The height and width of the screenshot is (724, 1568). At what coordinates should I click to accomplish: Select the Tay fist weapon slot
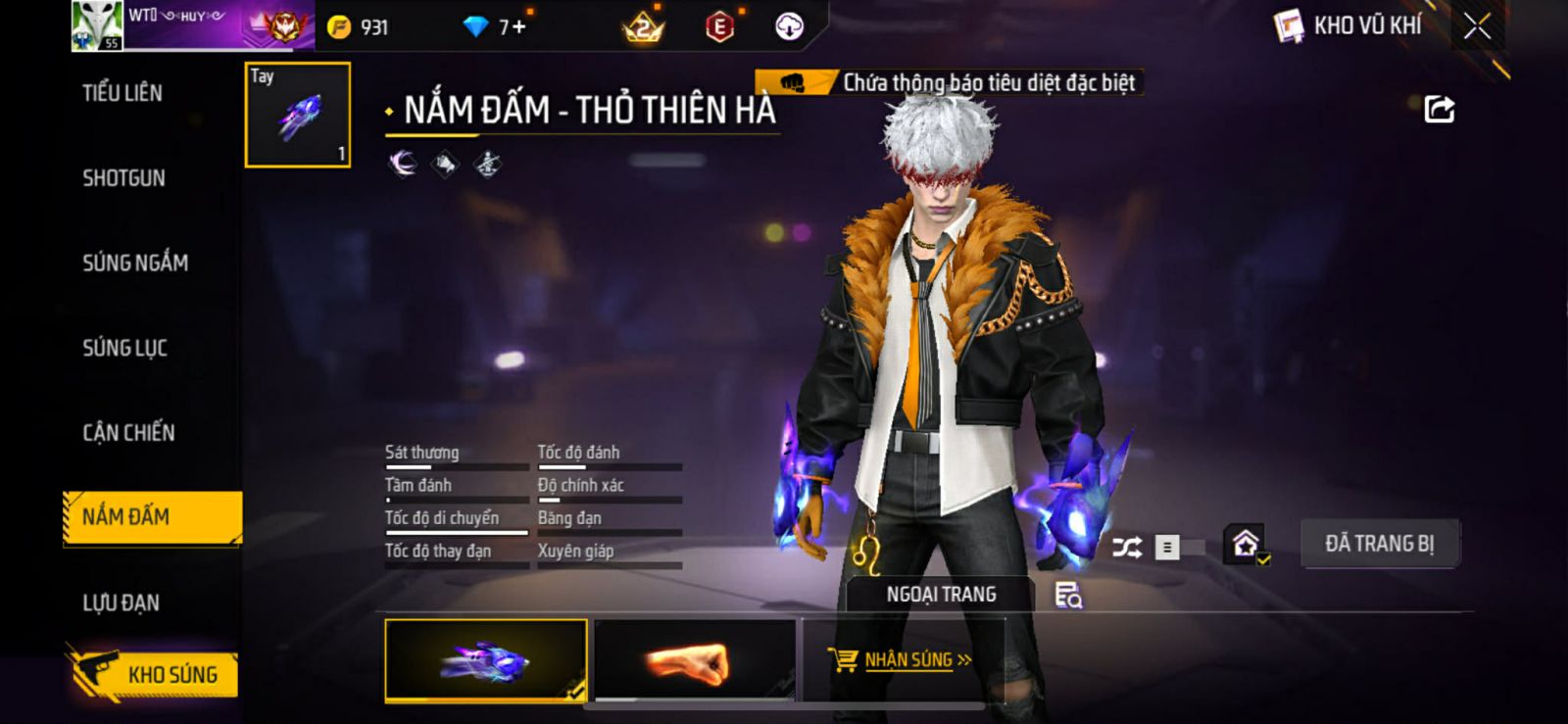(297, 115)
